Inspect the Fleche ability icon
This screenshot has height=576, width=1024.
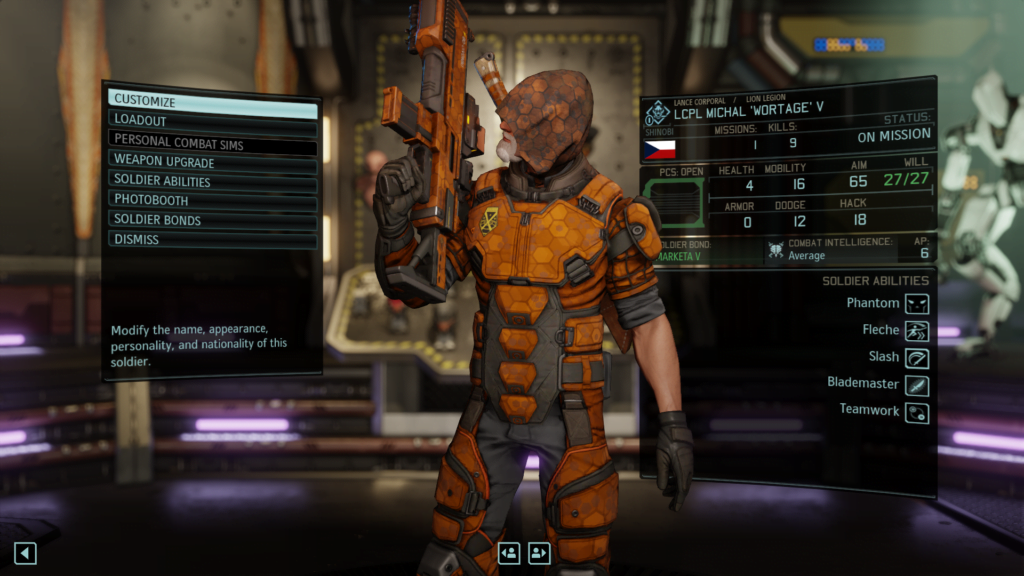(x=917, y=331)
